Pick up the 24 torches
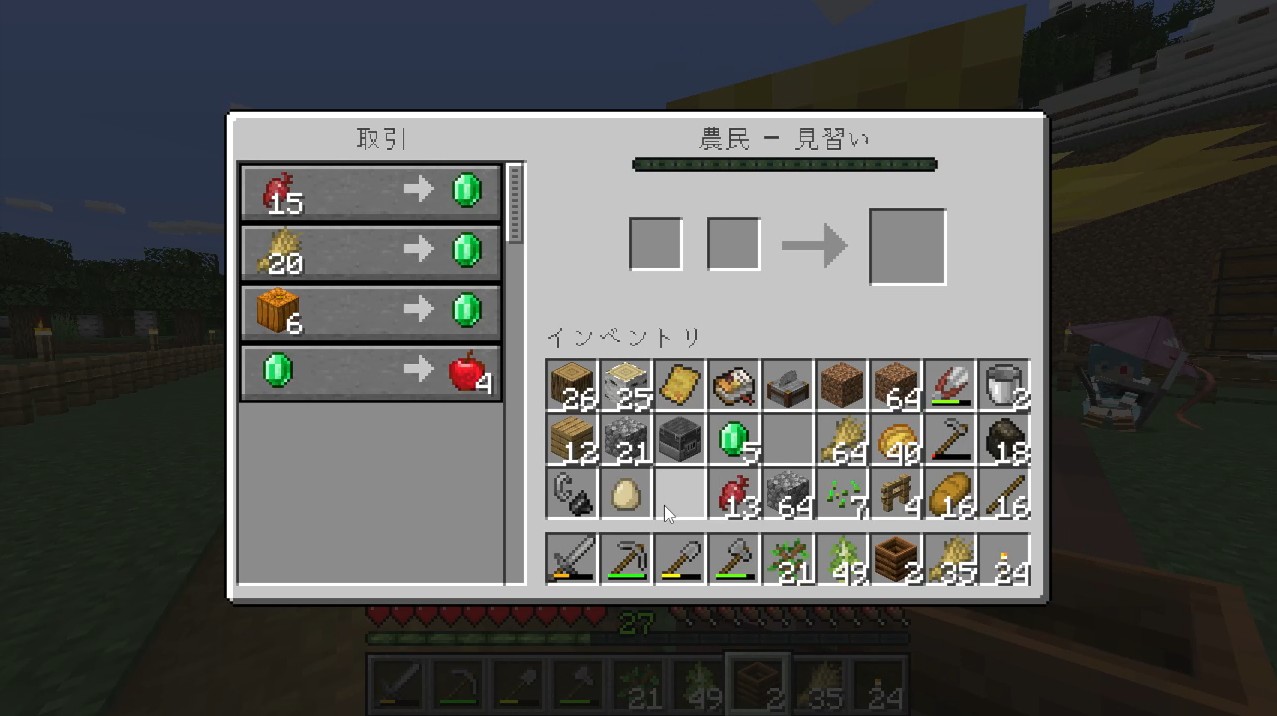 (x=1004, y=558)
